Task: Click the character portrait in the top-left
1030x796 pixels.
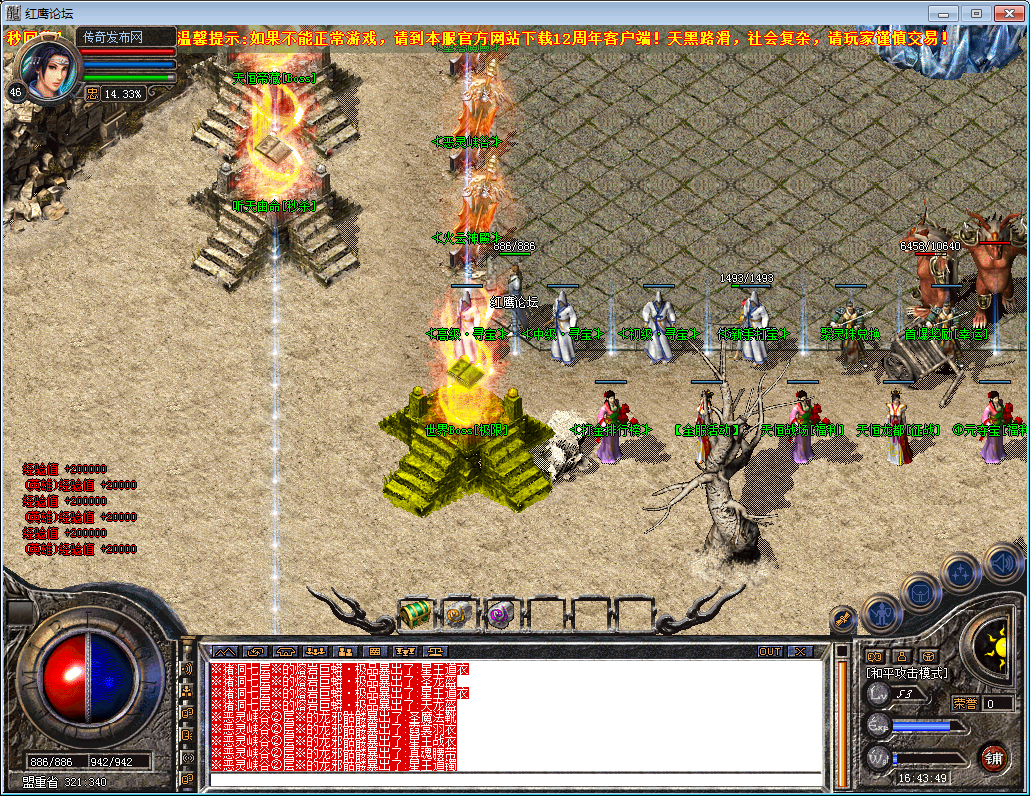Action: pyautogui.click(x=46, y=68)
